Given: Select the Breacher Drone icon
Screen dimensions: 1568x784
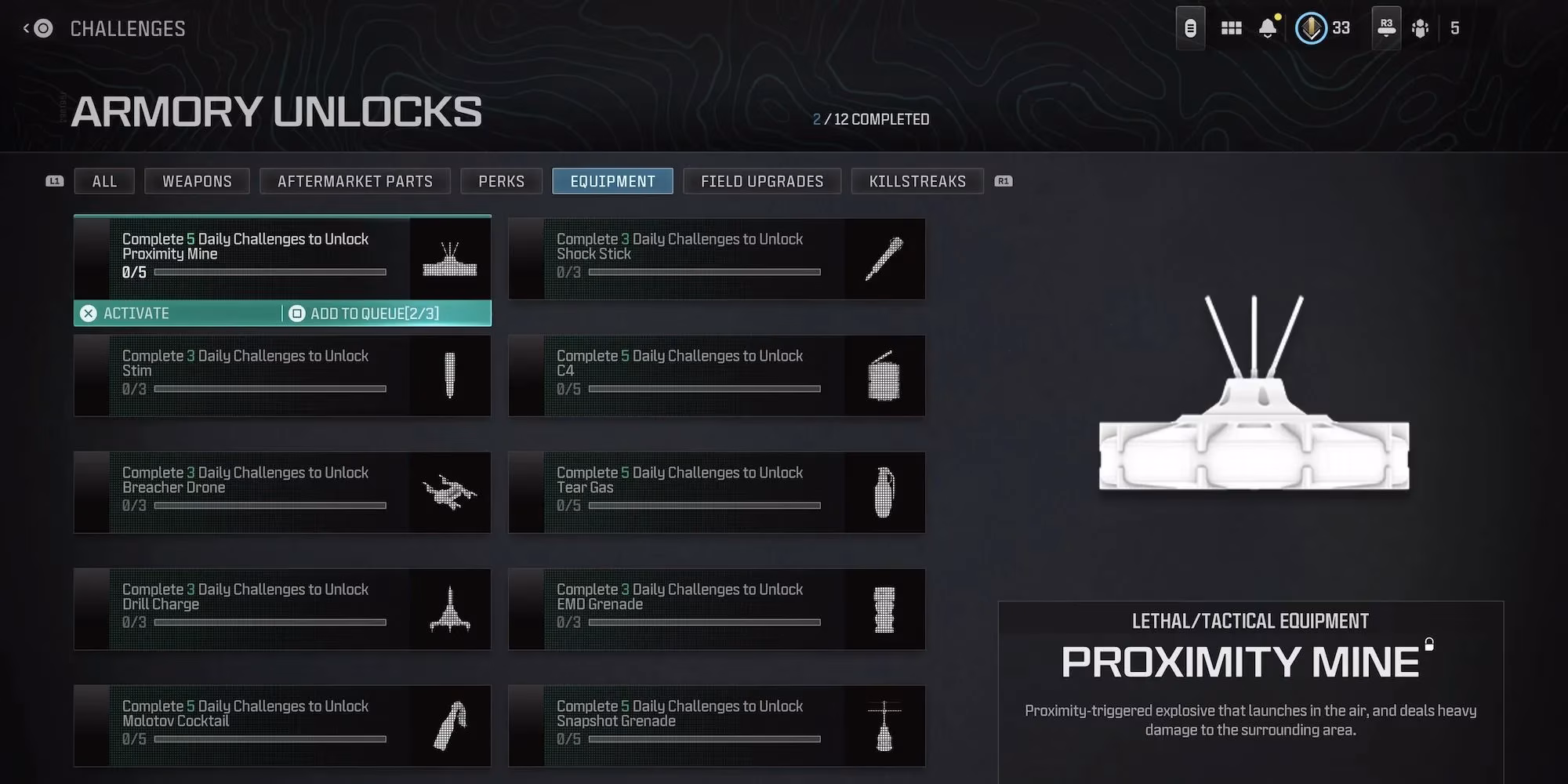Looking at the screenshot, I should click(x=449, y=492).
